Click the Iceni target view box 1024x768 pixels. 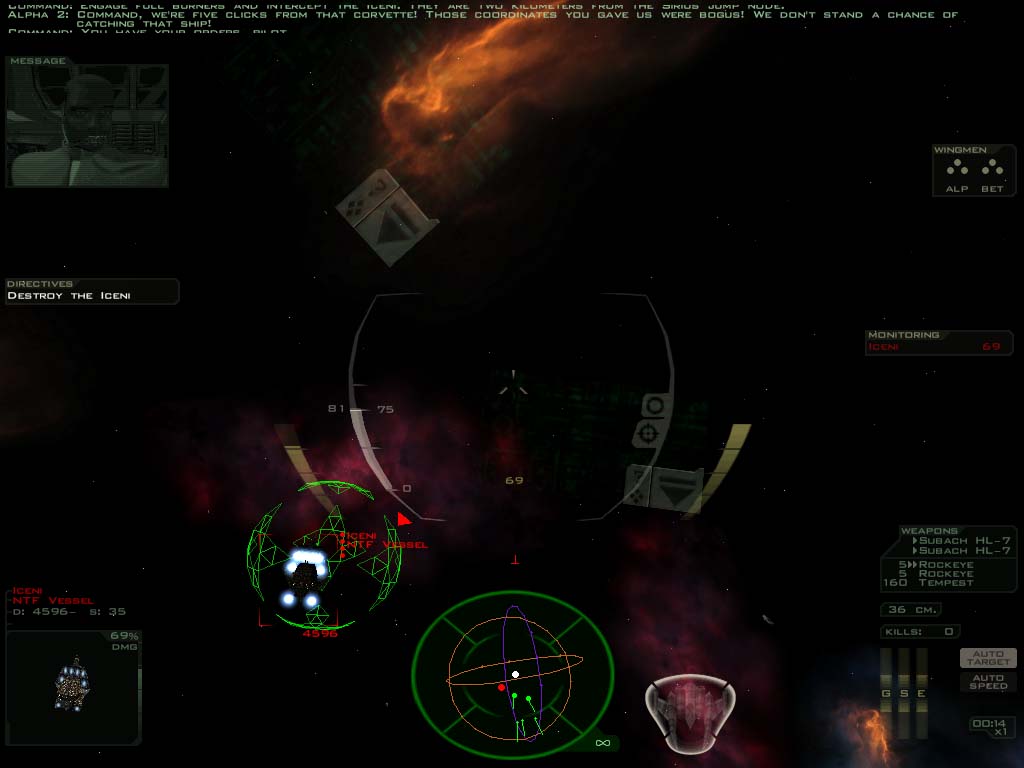73,686
